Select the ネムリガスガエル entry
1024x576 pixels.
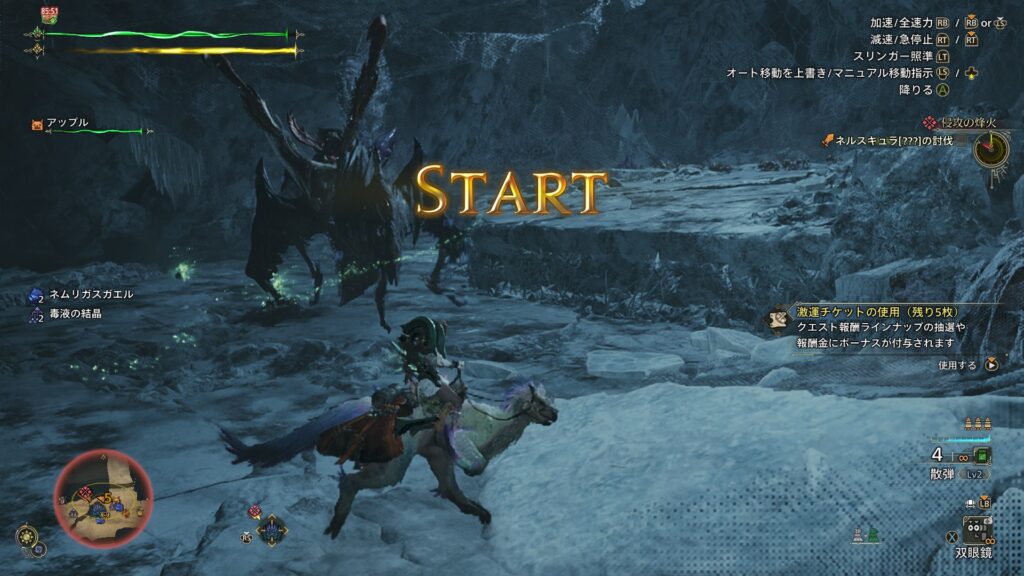(89, 294)
